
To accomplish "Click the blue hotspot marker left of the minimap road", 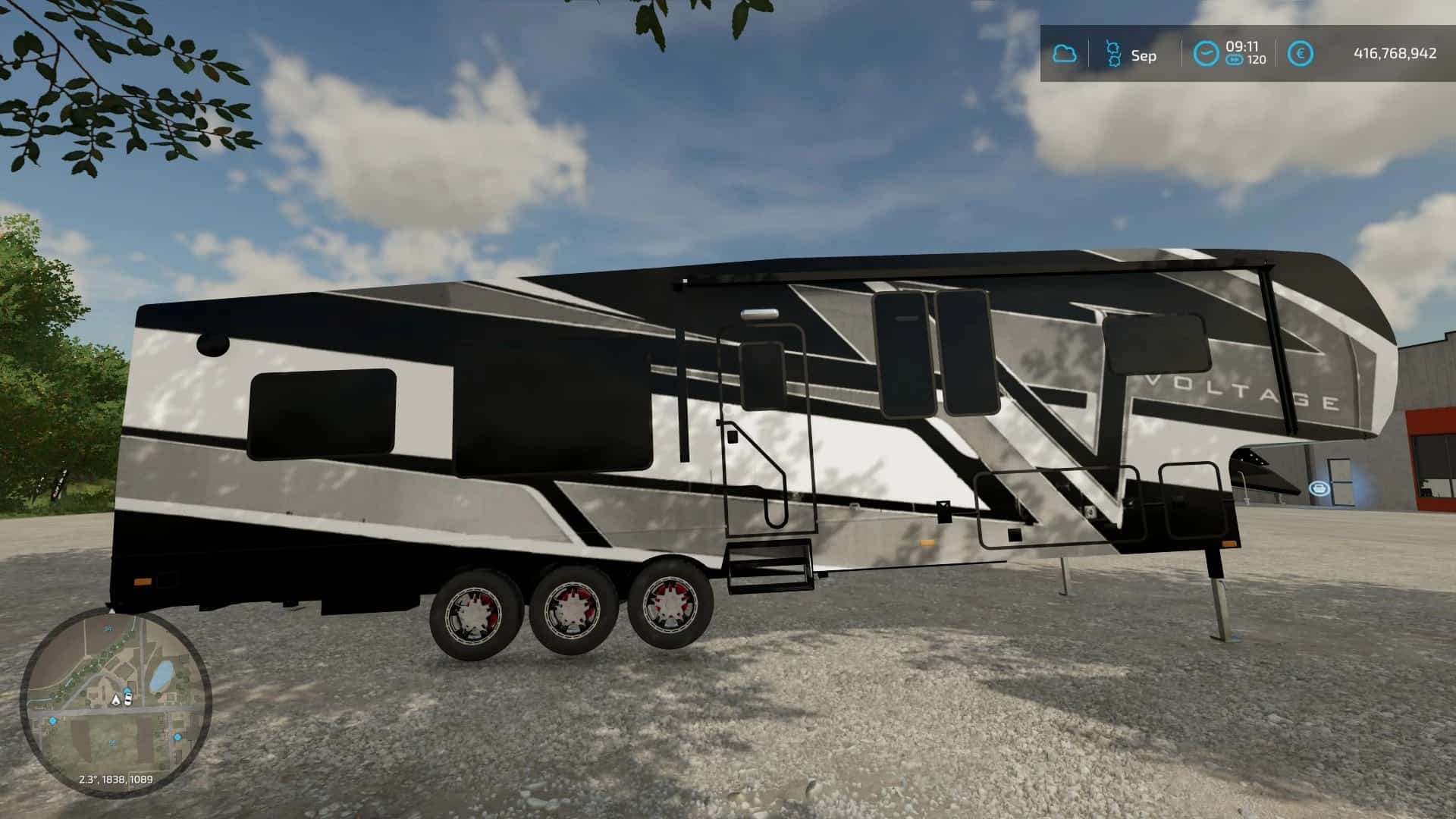I will (x=52, y=721).
